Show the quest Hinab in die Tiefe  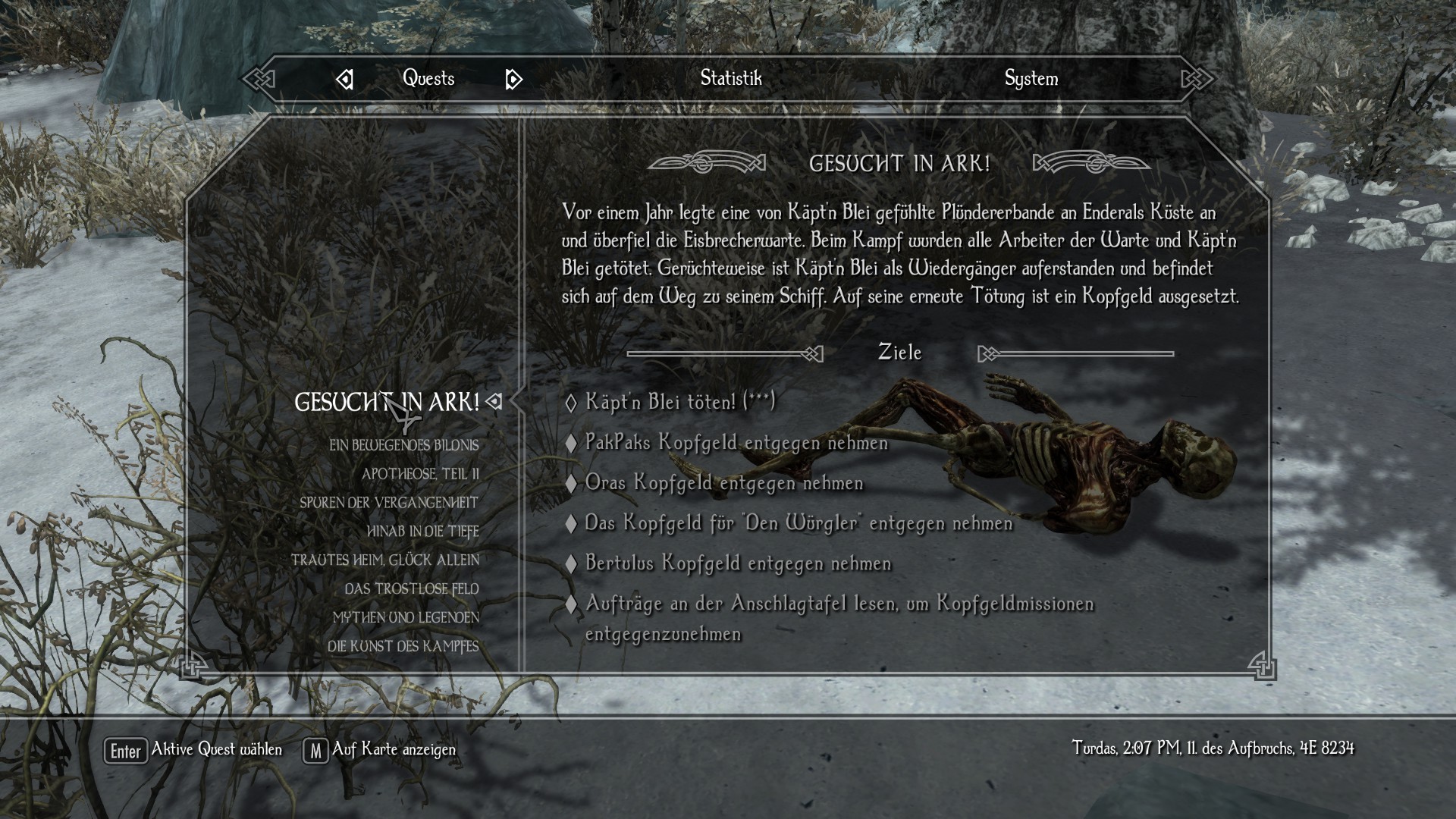tap(422, 532)
